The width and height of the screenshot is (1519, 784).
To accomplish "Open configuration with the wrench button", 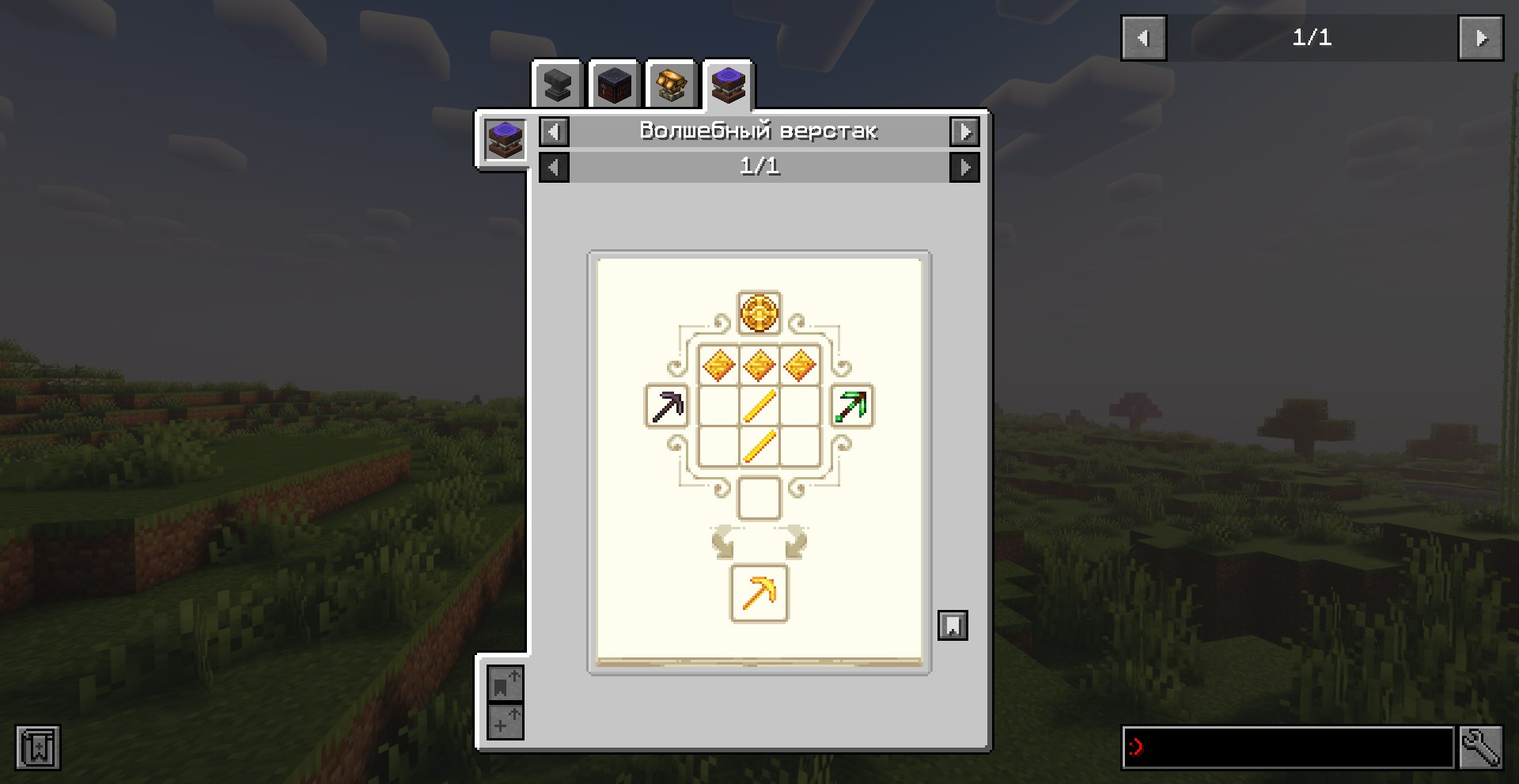I will point(1480,747).
